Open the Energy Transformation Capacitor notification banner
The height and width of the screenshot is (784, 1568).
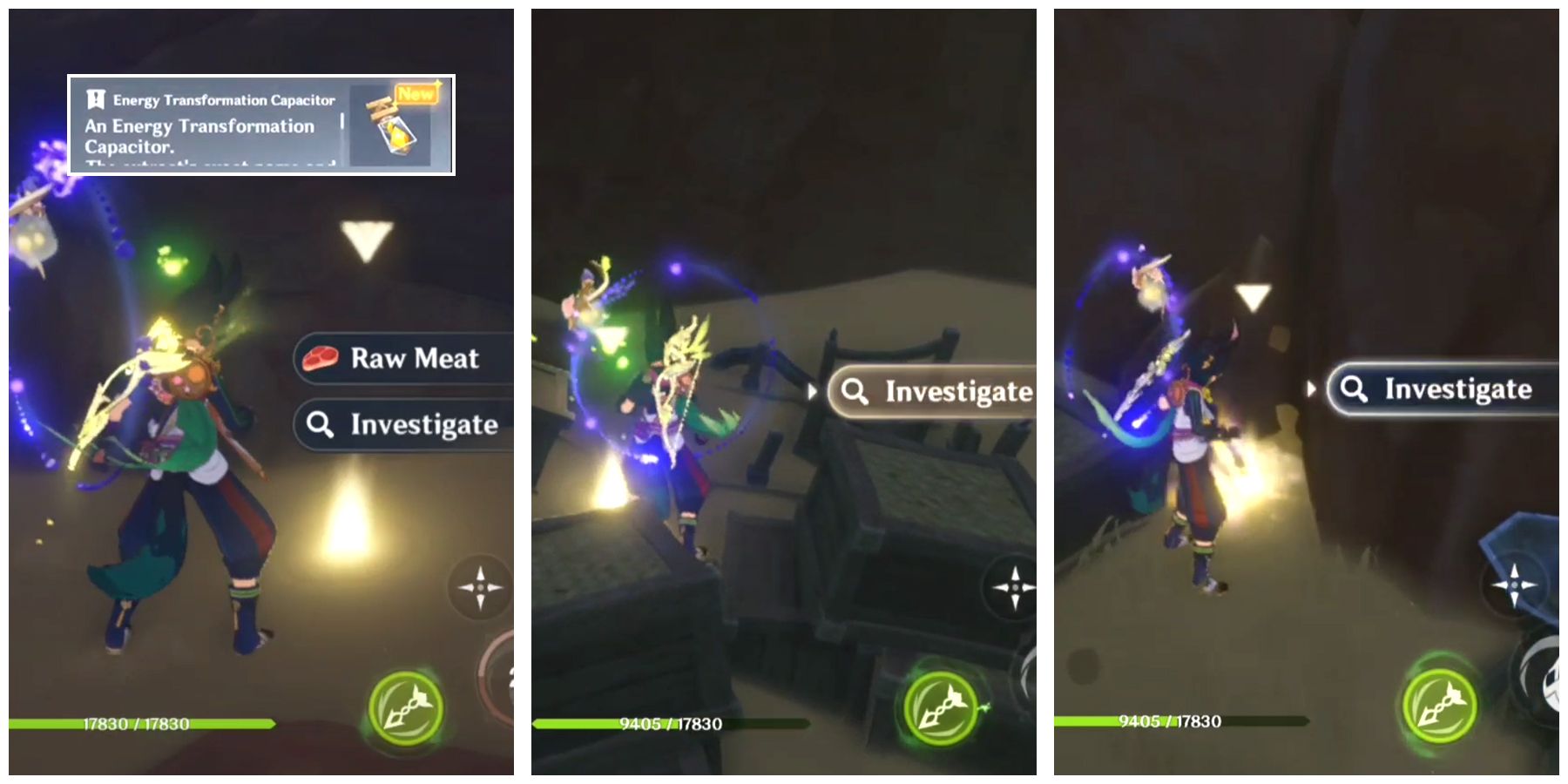261,122
